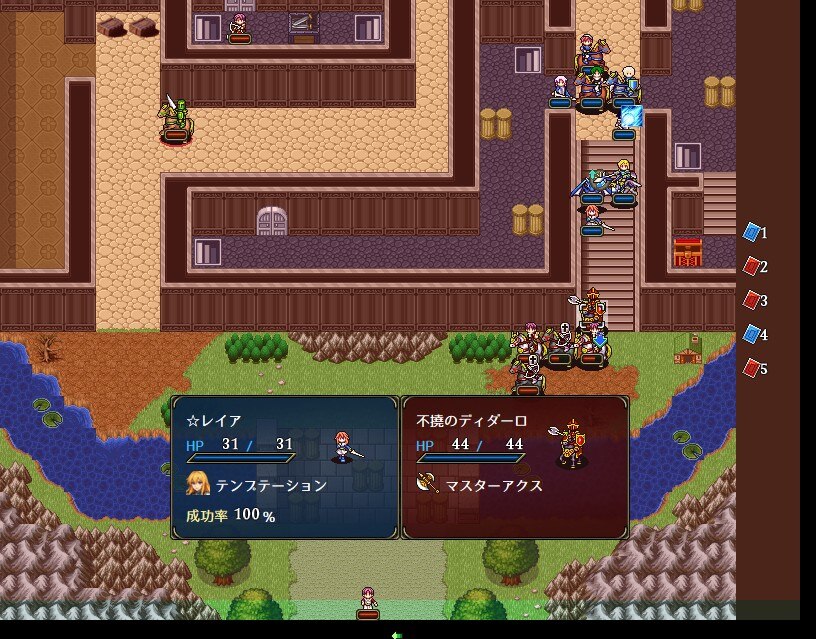This screenshot has height=639, width=816.
Task: Choose the red marker numbered 3
Action: point(752,300)
